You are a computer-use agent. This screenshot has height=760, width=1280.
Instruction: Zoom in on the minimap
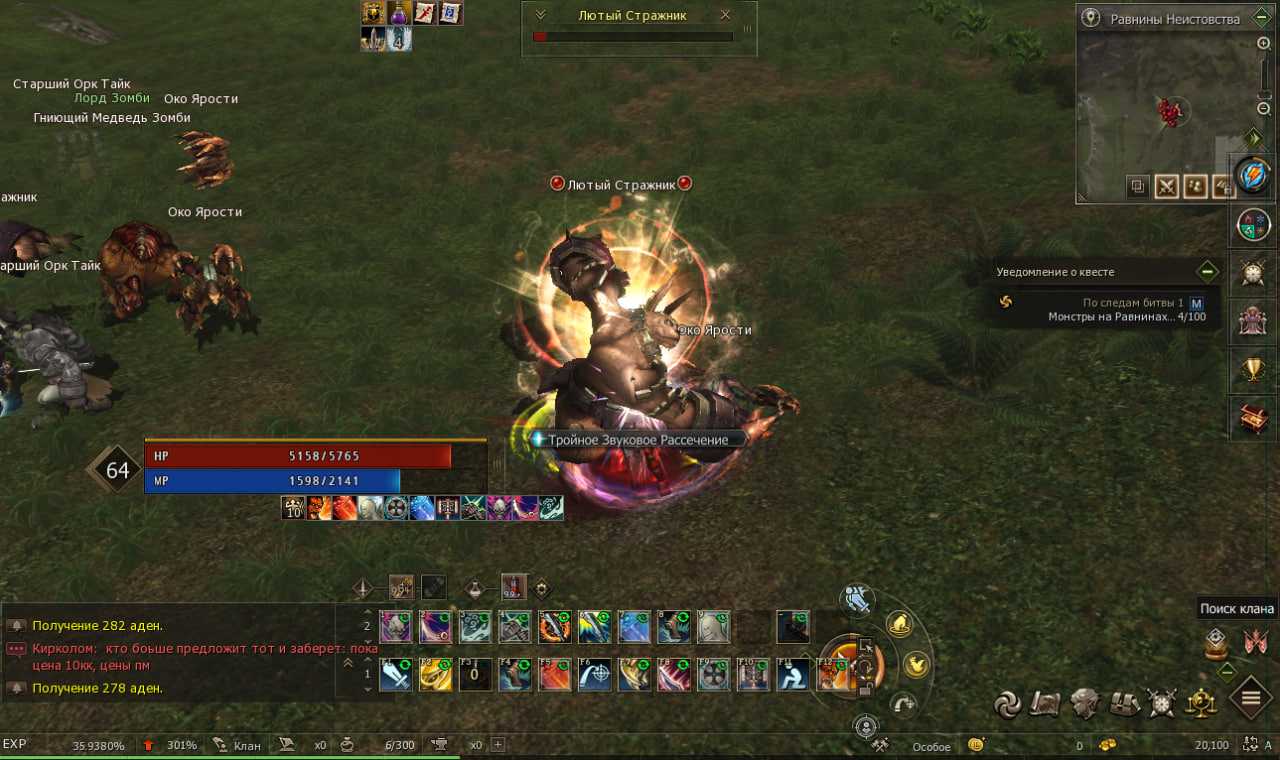coord(1264,44)
